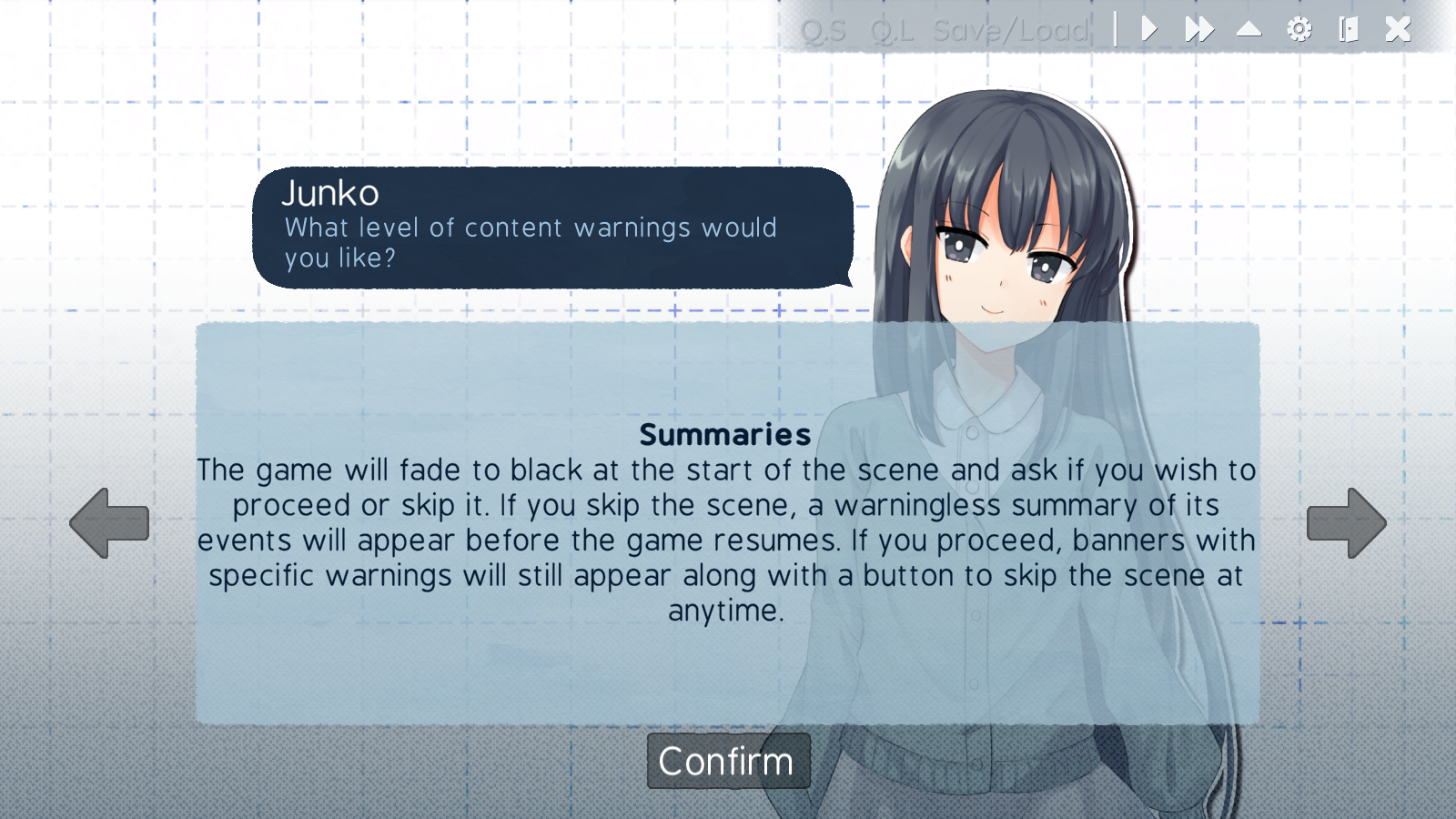Open settings via the gear icon
1456x819 pixels.
1299,29
